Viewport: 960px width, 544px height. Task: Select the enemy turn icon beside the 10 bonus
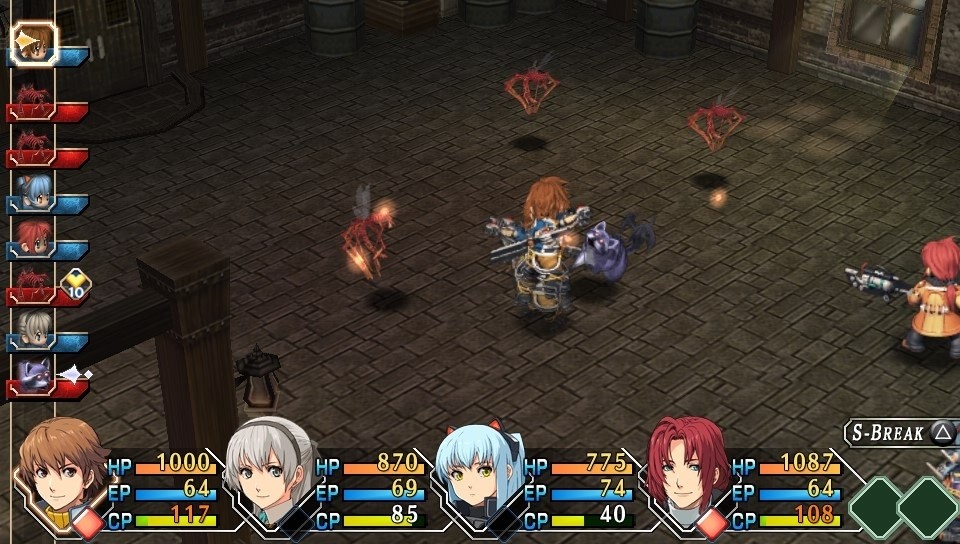34,282
